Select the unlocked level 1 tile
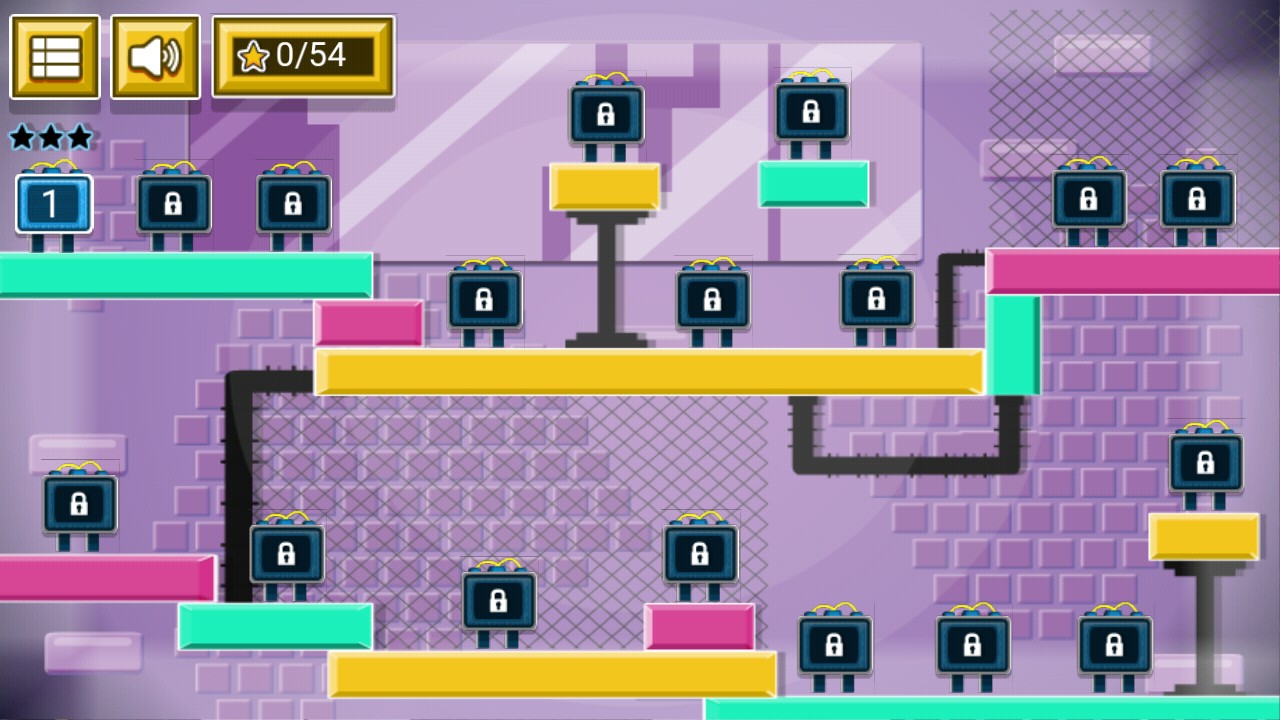 54,204
